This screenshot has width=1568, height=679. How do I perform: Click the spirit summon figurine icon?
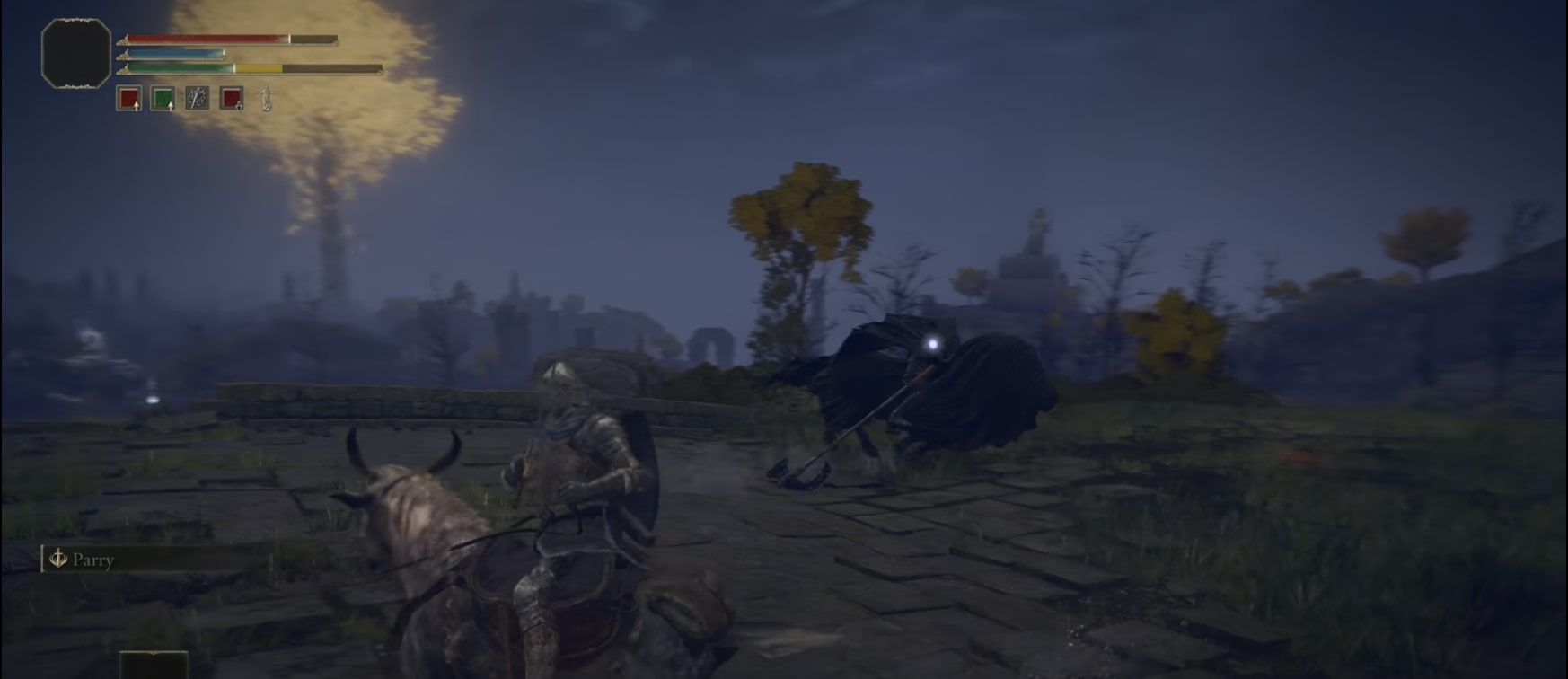pos(266,99)
